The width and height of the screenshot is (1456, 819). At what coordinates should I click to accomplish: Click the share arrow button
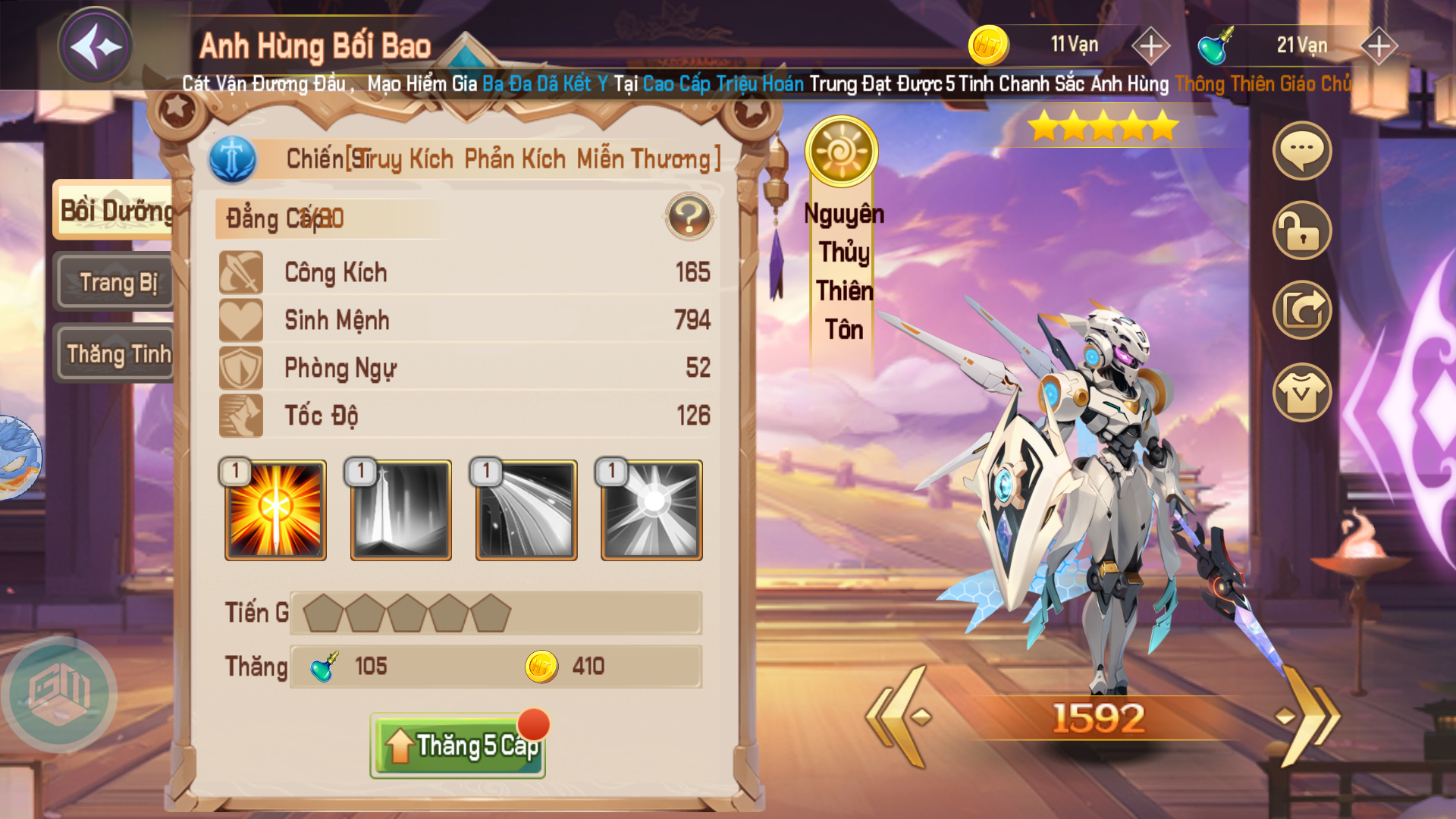click(1301, 309)
